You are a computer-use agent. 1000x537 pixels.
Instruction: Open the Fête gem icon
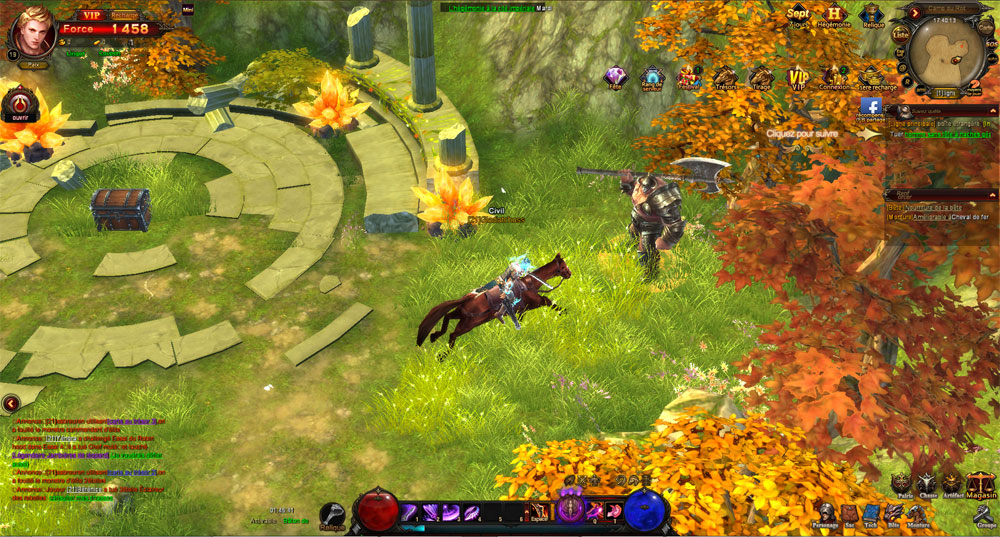615,77
